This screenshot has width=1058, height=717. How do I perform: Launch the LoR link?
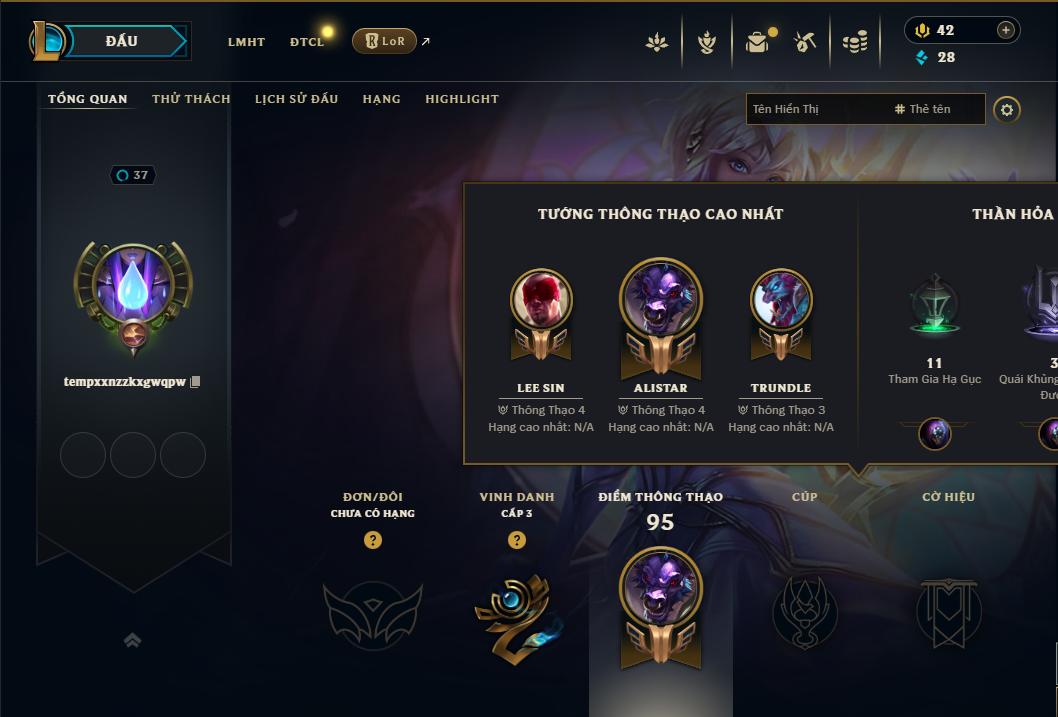point(385,41)
